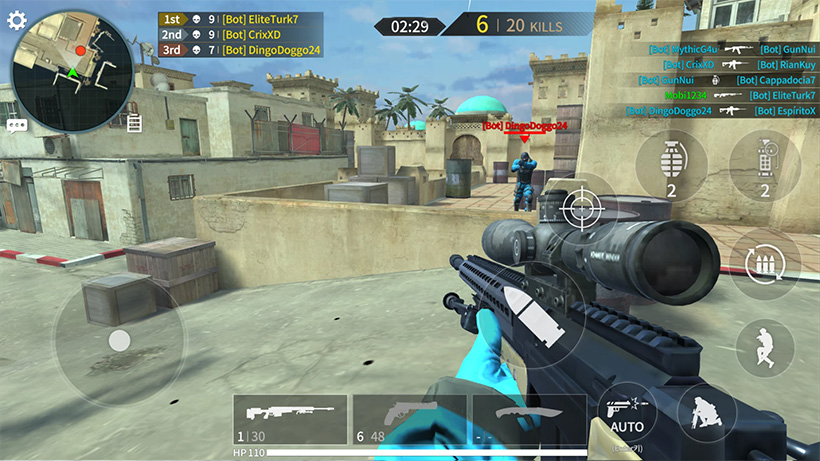This screenshot has width=820, height=461.
Task: Tap the movement joystick knob
Action: click(119, 340)
